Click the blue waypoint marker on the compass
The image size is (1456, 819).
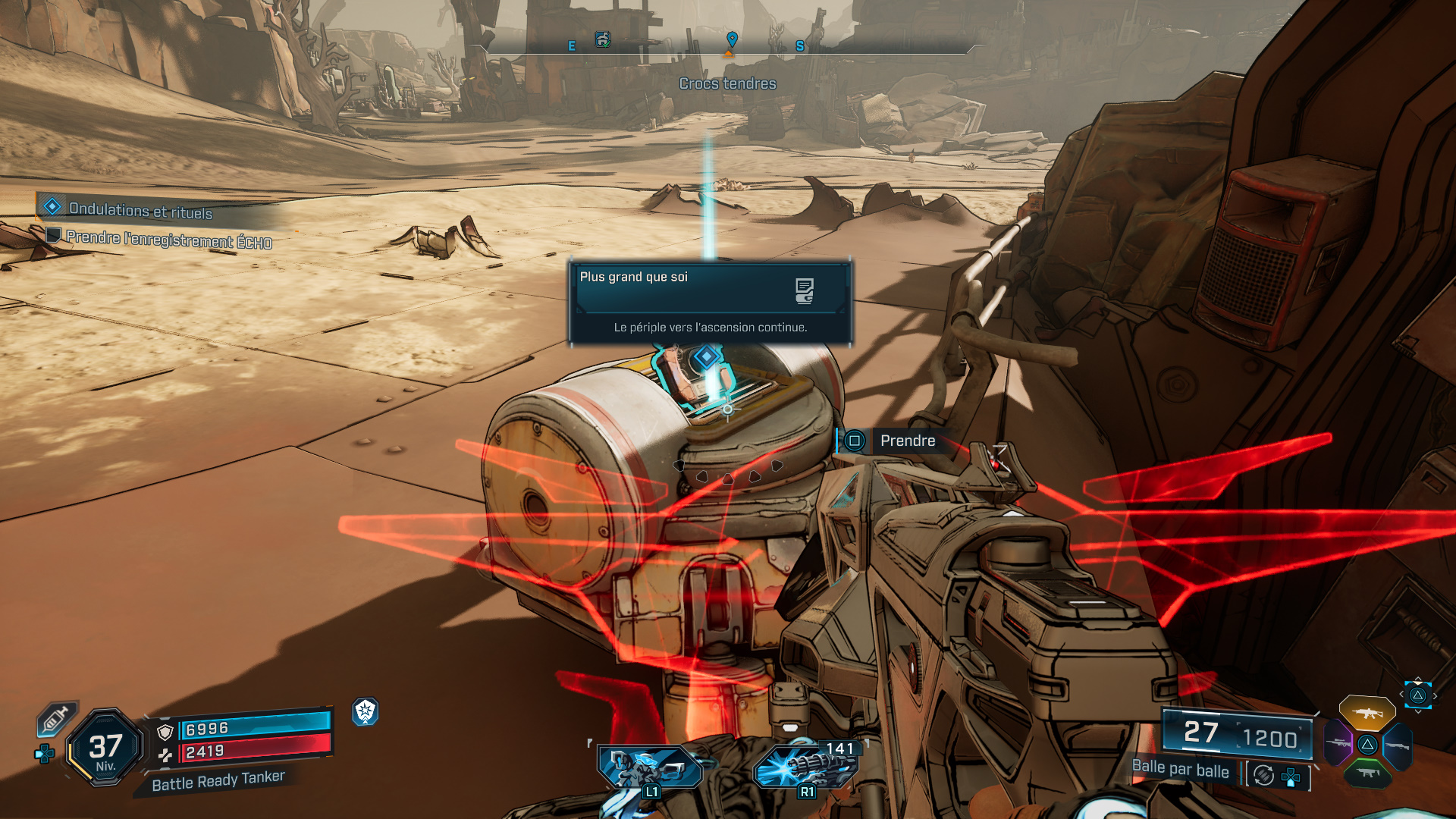point(732,38)
